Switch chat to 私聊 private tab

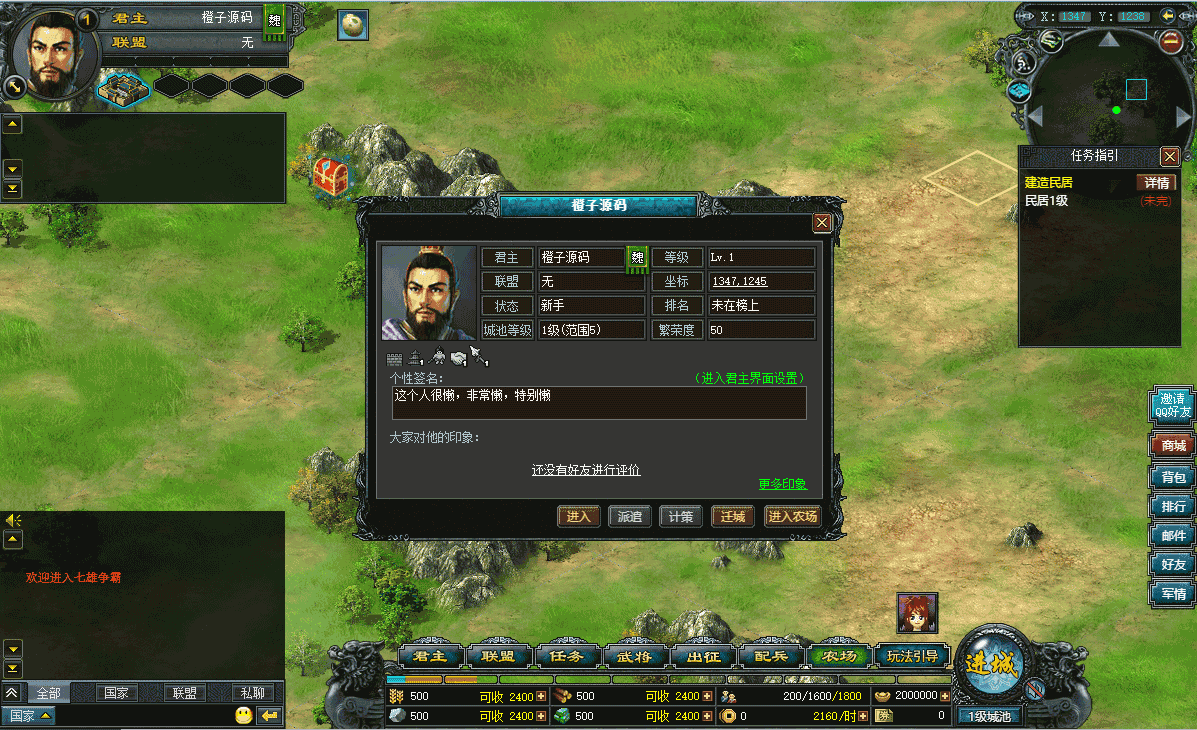(x=252, y=693)
